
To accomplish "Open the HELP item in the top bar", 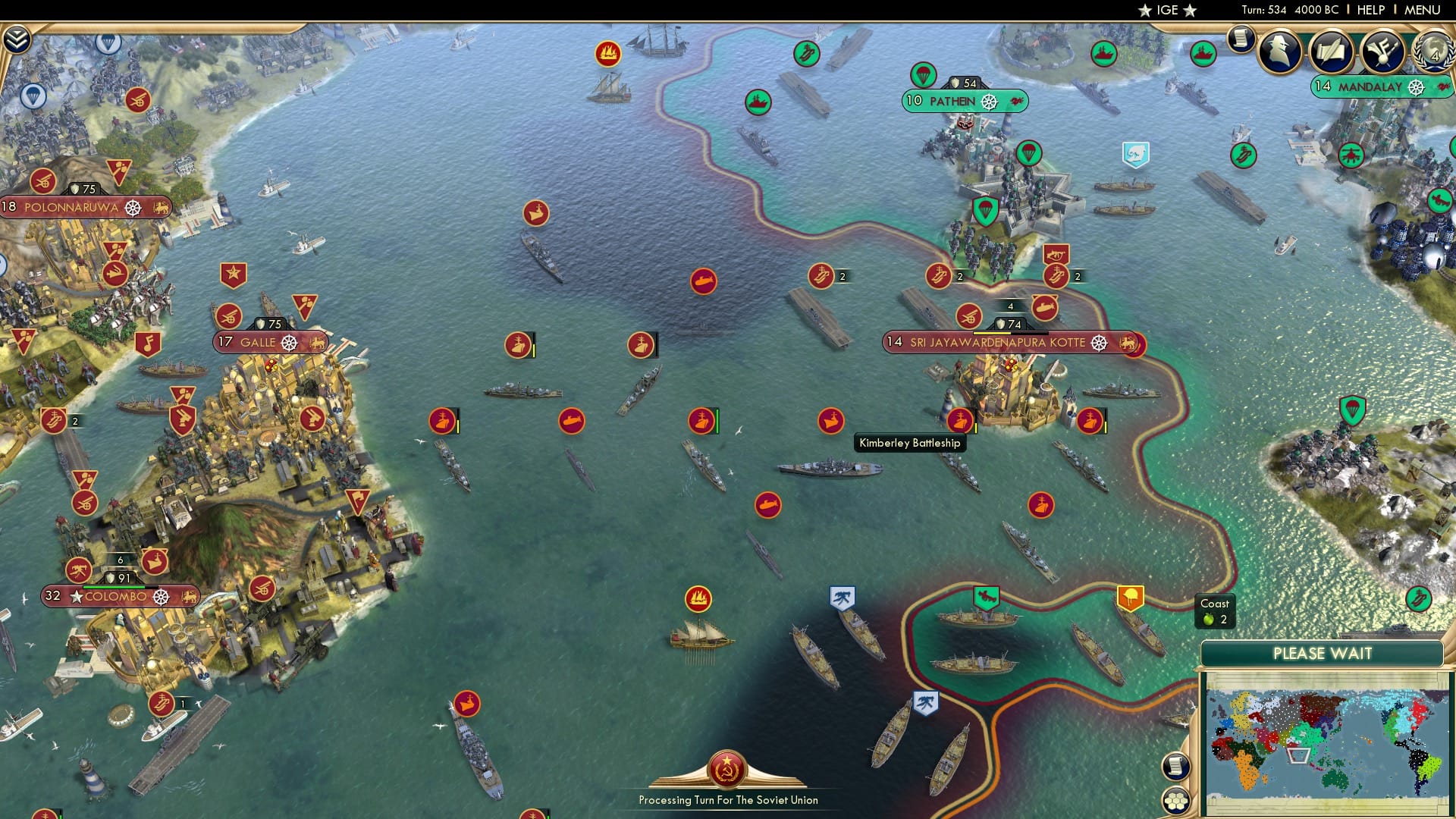I will [1371, 10].
